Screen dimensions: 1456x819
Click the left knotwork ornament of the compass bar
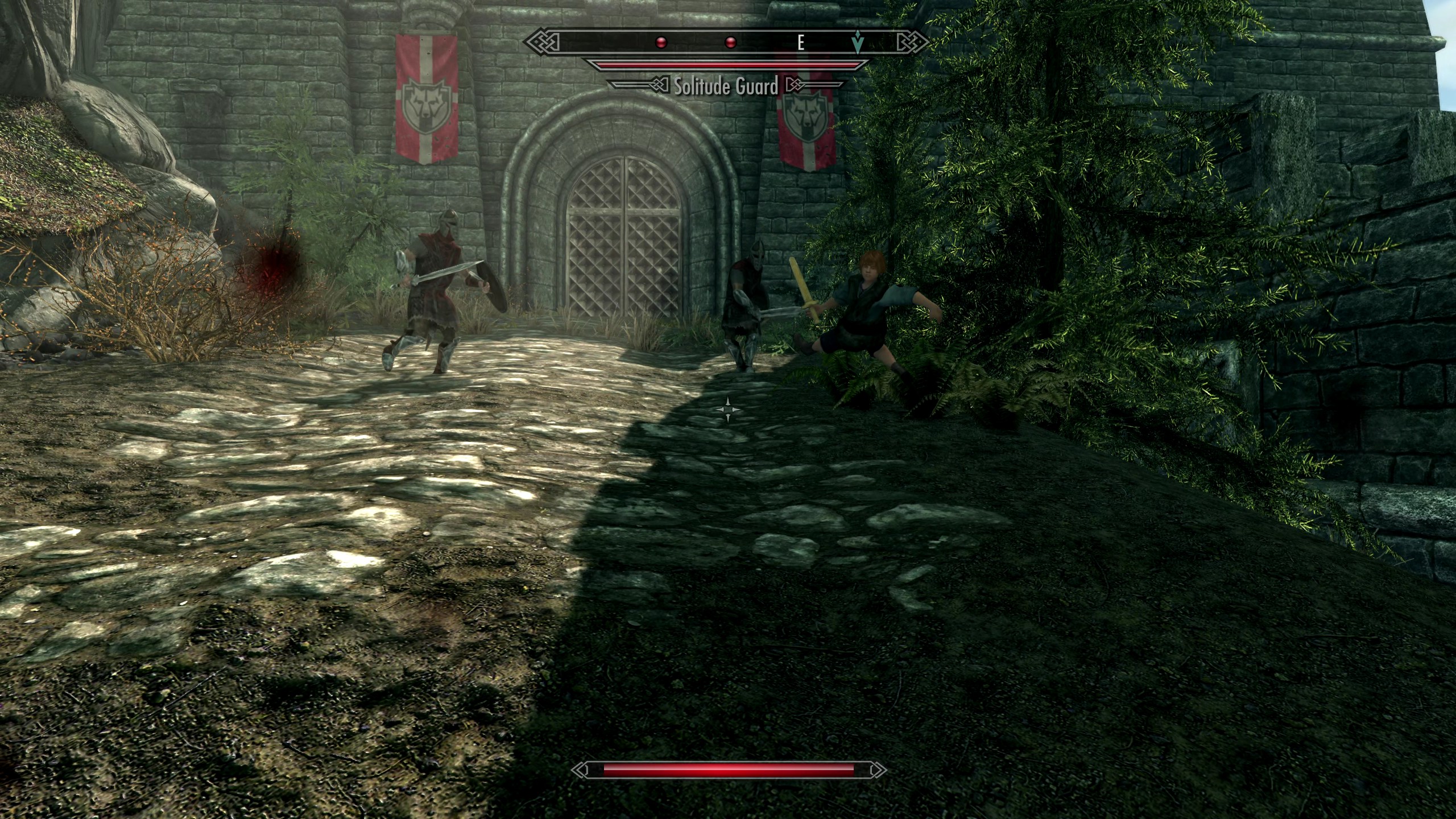[x=541, y=40]
